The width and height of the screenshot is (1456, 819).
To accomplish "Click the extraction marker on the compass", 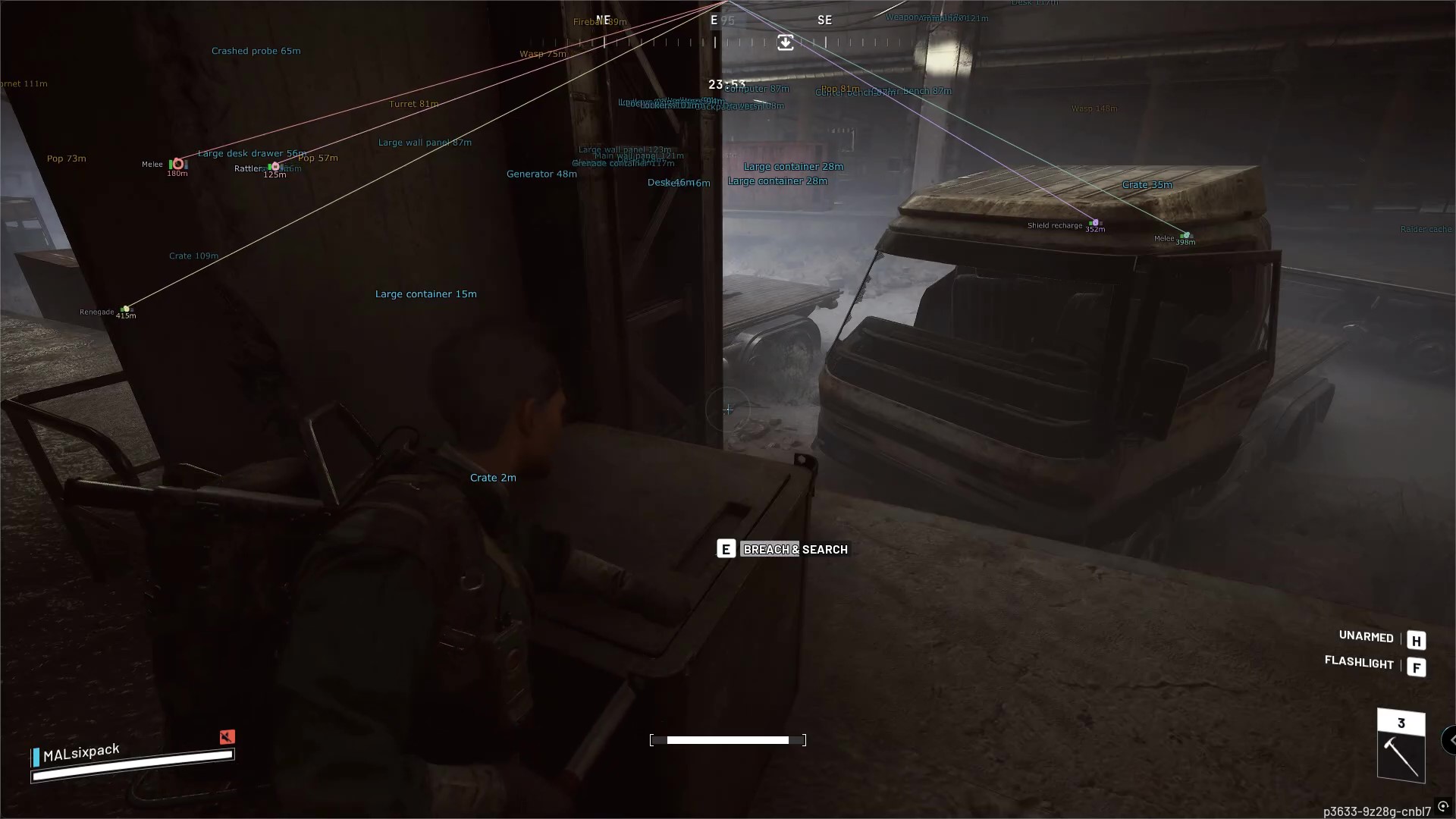I will (x=786, y=42).
